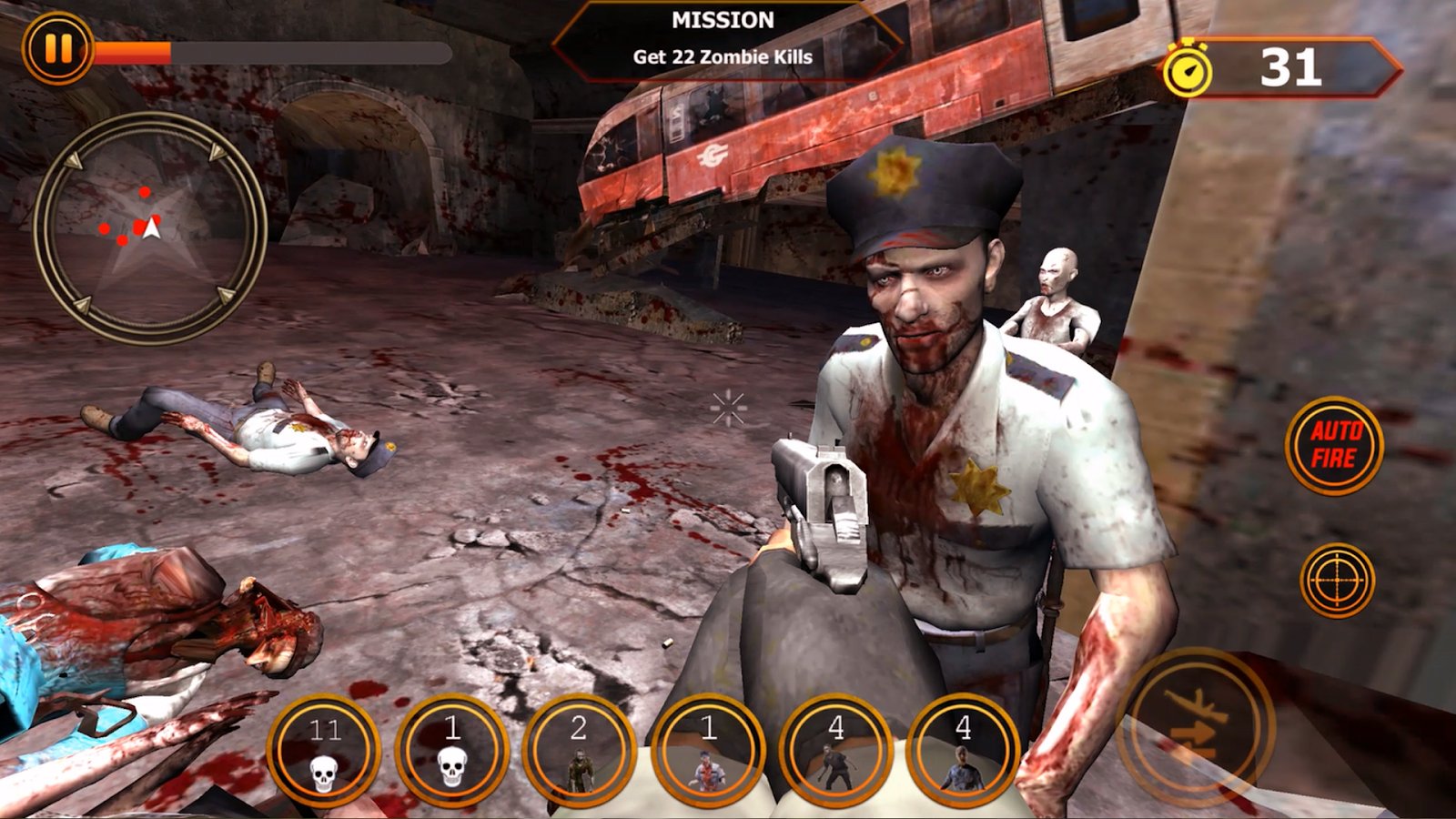Image resolution: width=1456 pixels, height=819 pixels.
Task: Toggle the Auto Fire button
Action: pyautogui.click(x=1334, y=445)
